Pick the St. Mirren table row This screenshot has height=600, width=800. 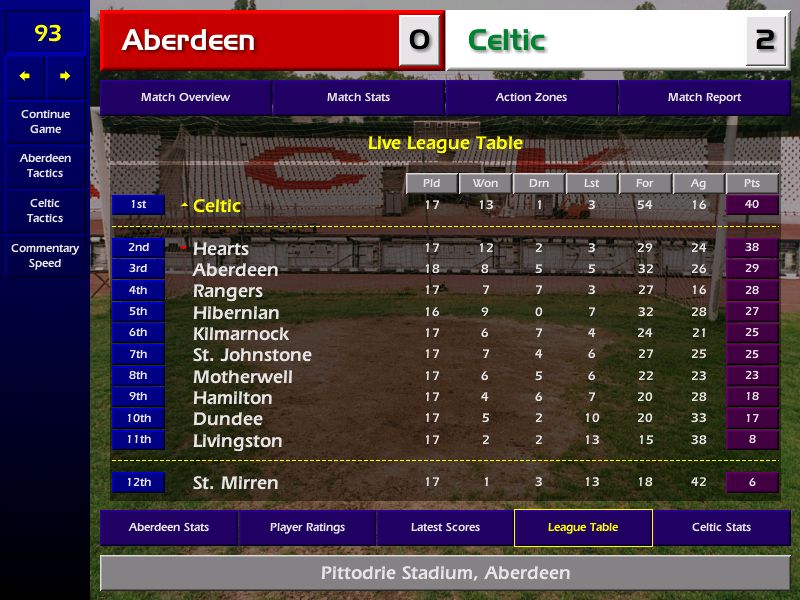click(236, 483)
